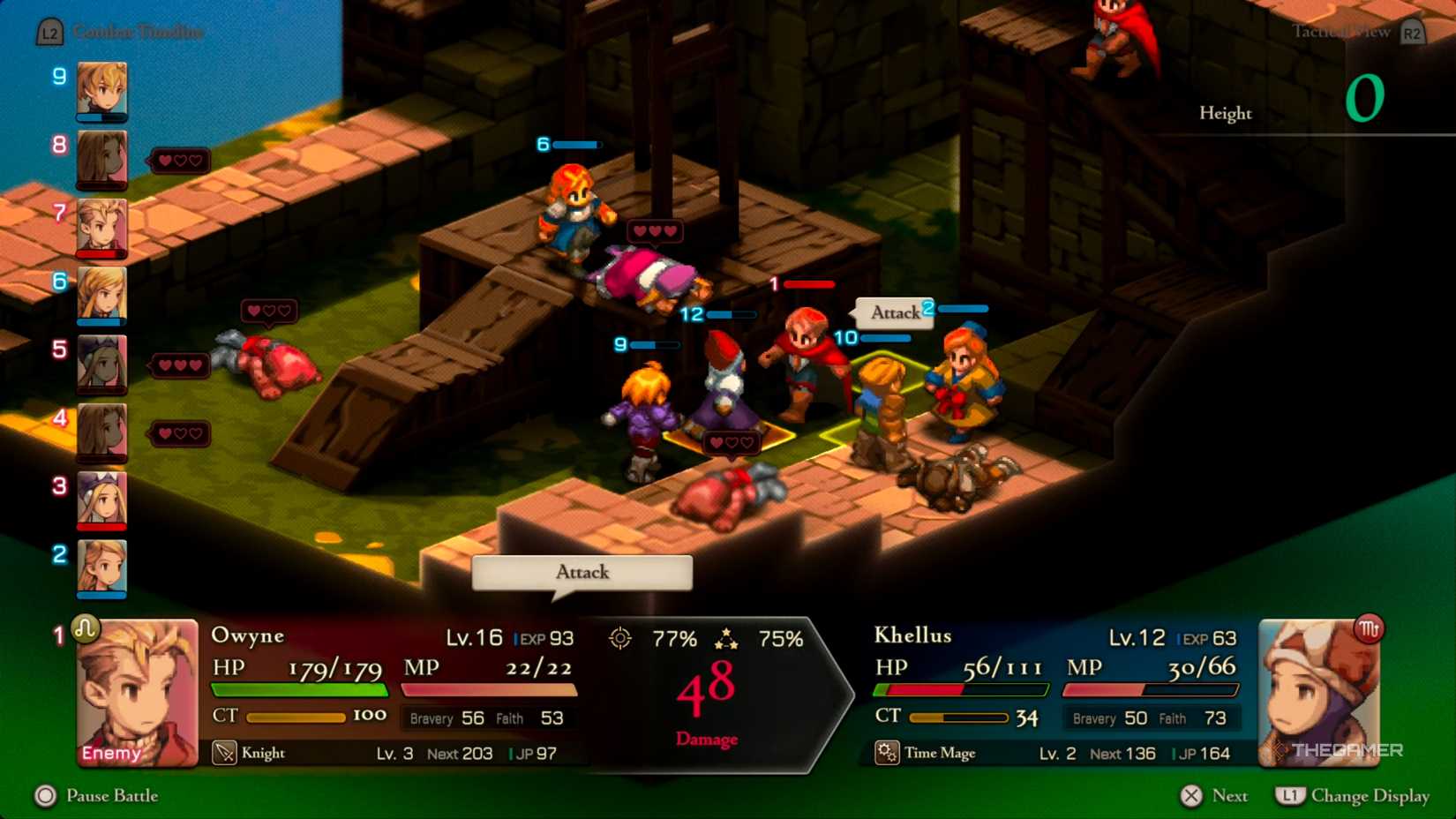Screen dimensions: 1456x819
Task: Toggle the heart bubble above the purple mage
Action: 731,441
